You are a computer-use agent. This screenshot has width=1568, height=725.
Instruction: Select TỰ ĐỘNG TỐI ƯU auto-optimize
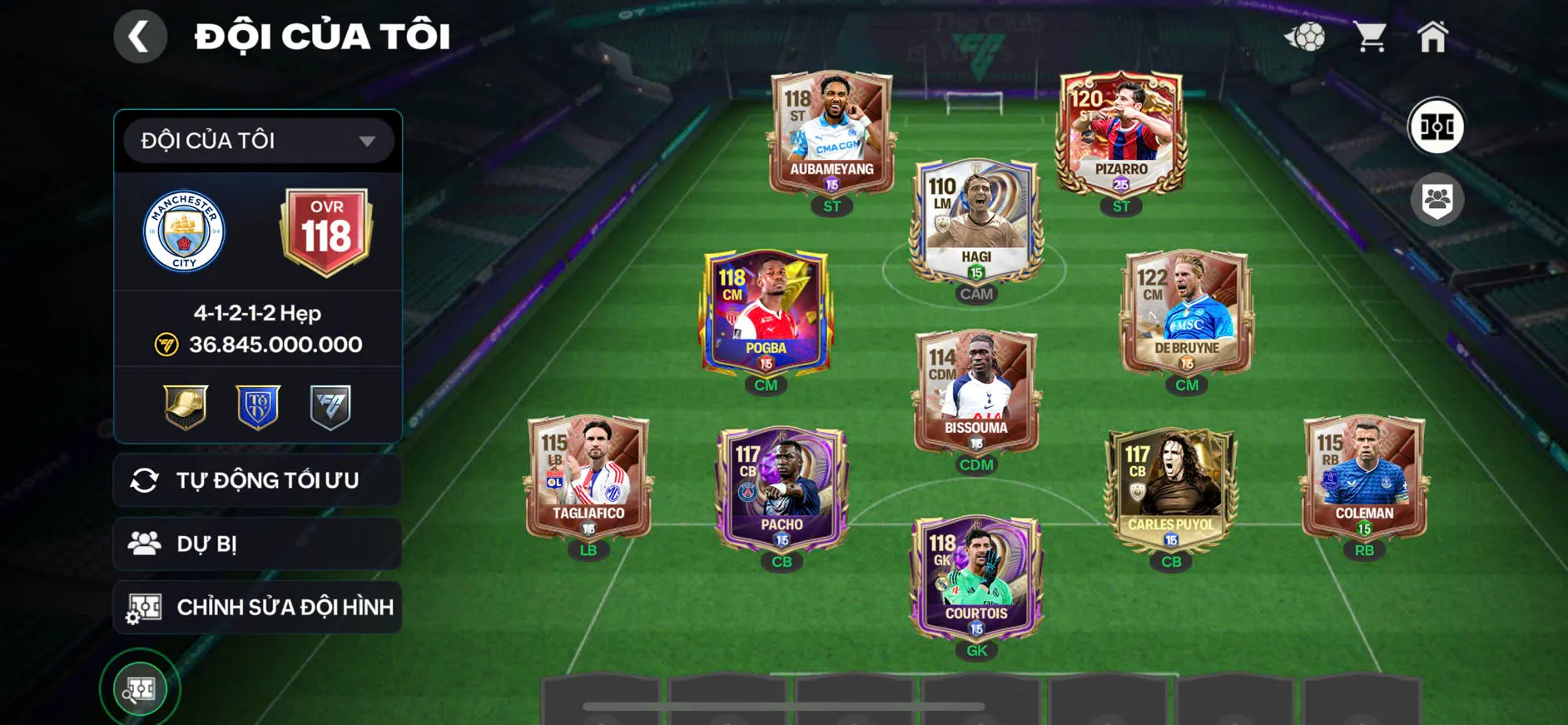pyautogui.click(x=258, y=480)
